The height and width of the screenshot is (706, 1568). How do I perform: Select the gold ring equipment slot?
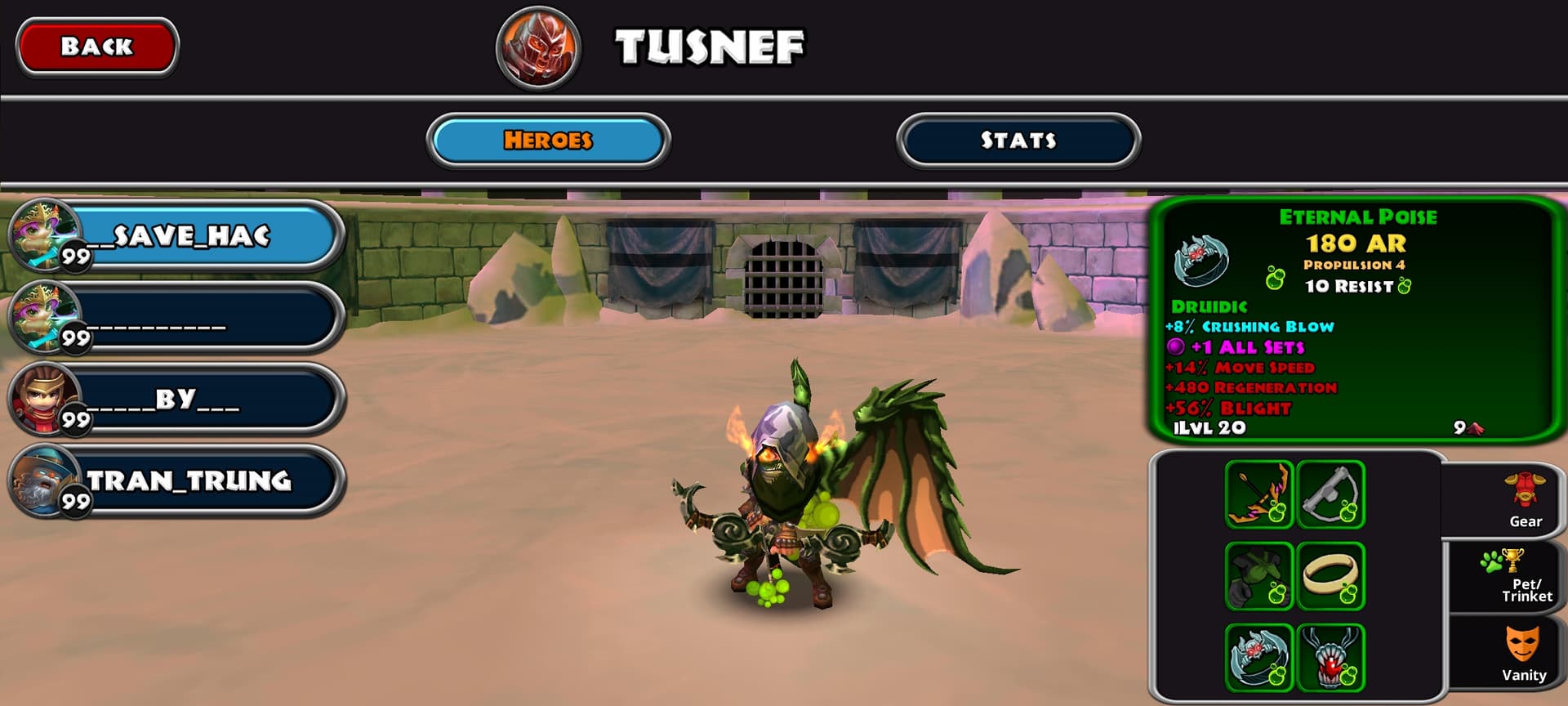(1330, 576)
